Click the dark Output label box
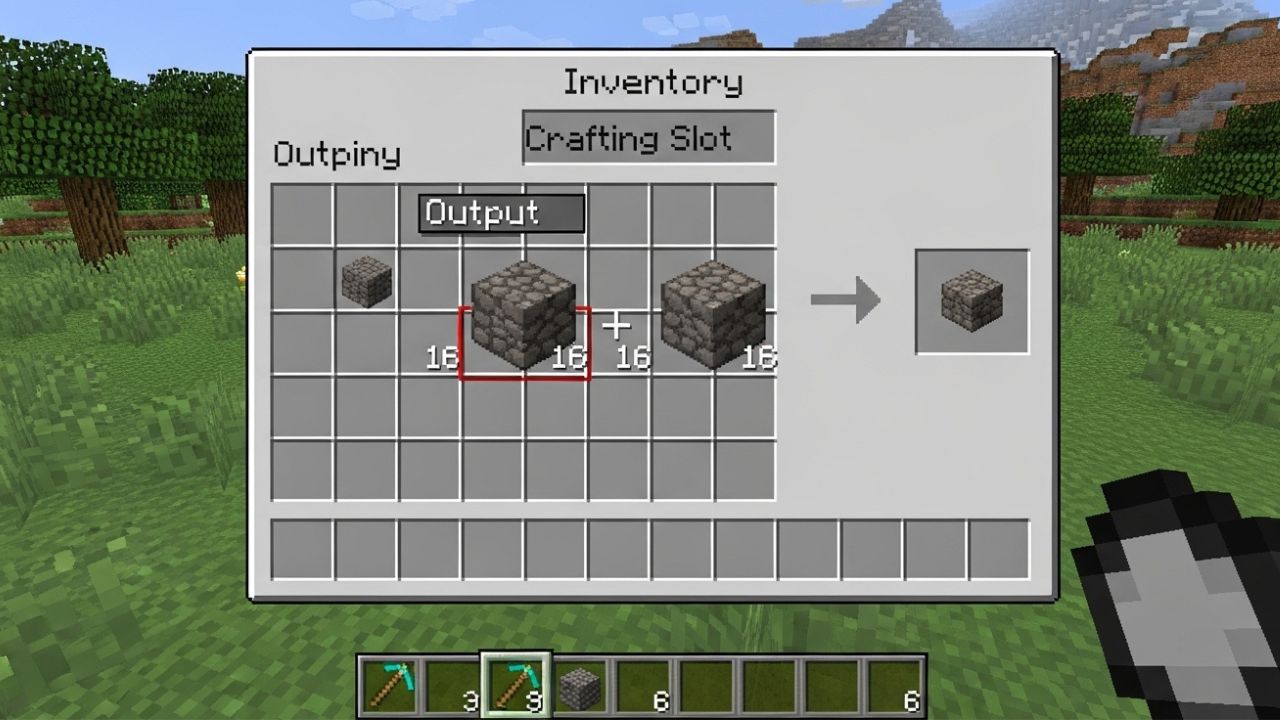This screenshot has height=720, width=1280. pyautogui.click(x=501, y=213)
